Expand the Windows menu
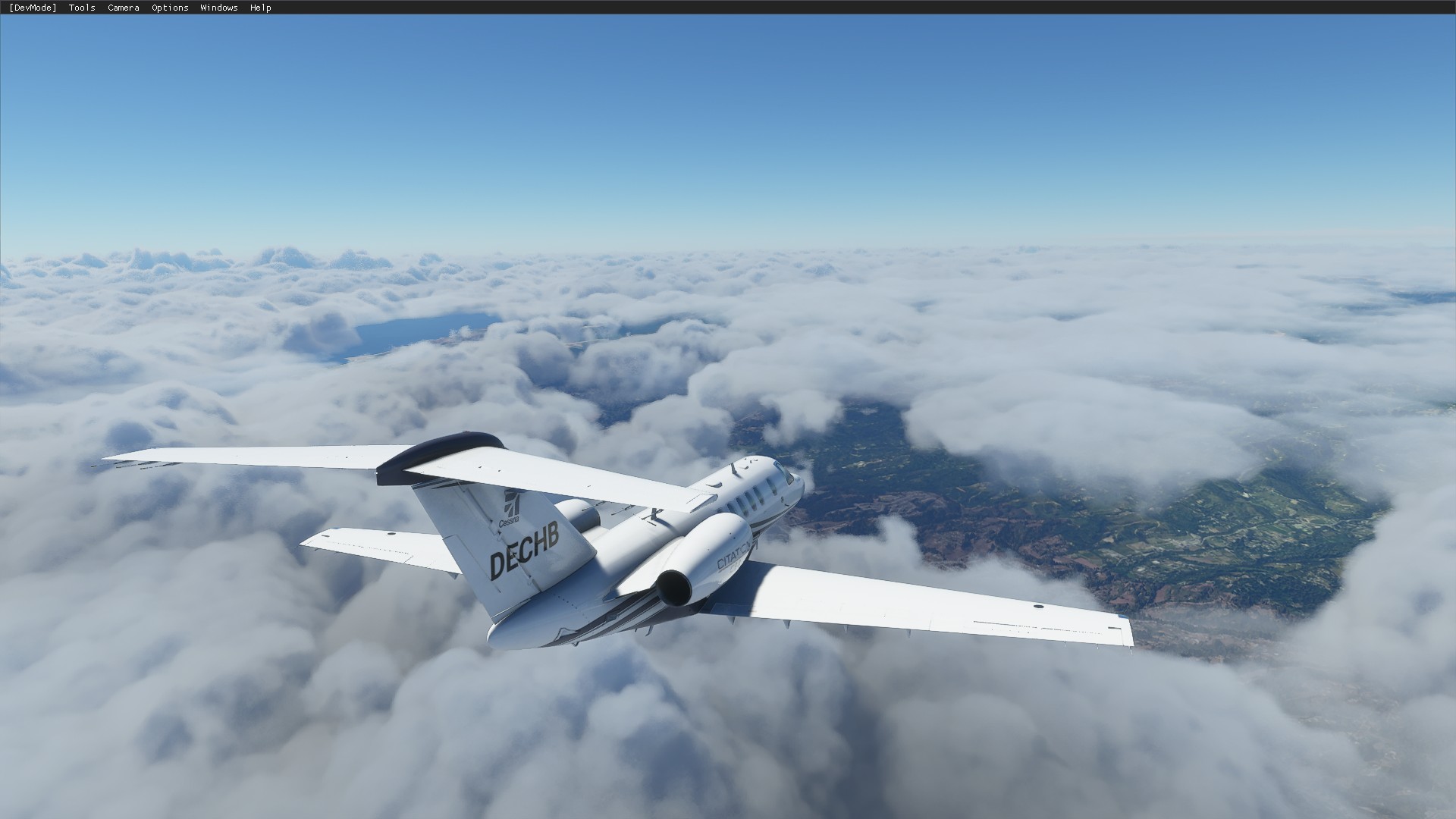Image resolution: width=1456 pixels, height=819 pixels. tap(218, 8)
